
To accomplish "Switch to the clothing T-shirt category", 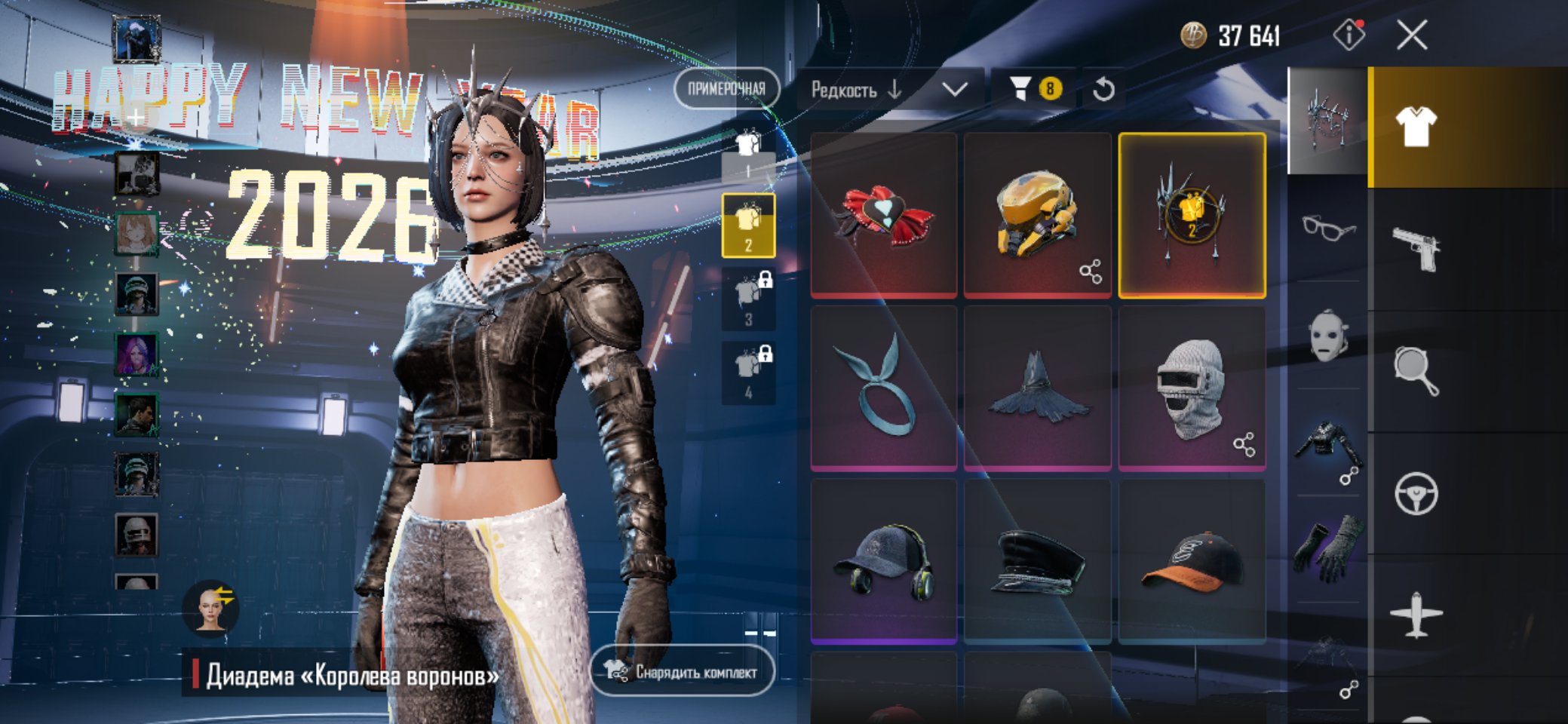I will (1416, 127).
